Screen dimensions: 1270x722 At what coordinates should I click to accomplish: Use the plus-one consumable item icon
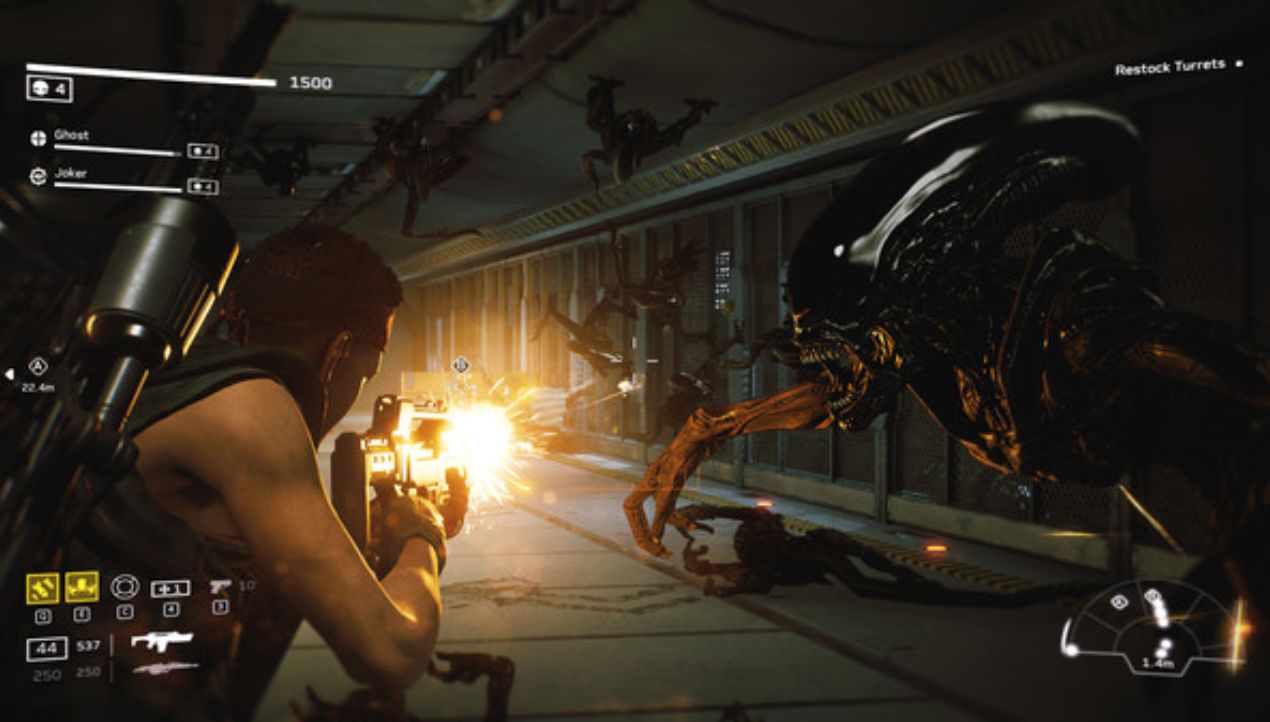click(x=170, y=588)
